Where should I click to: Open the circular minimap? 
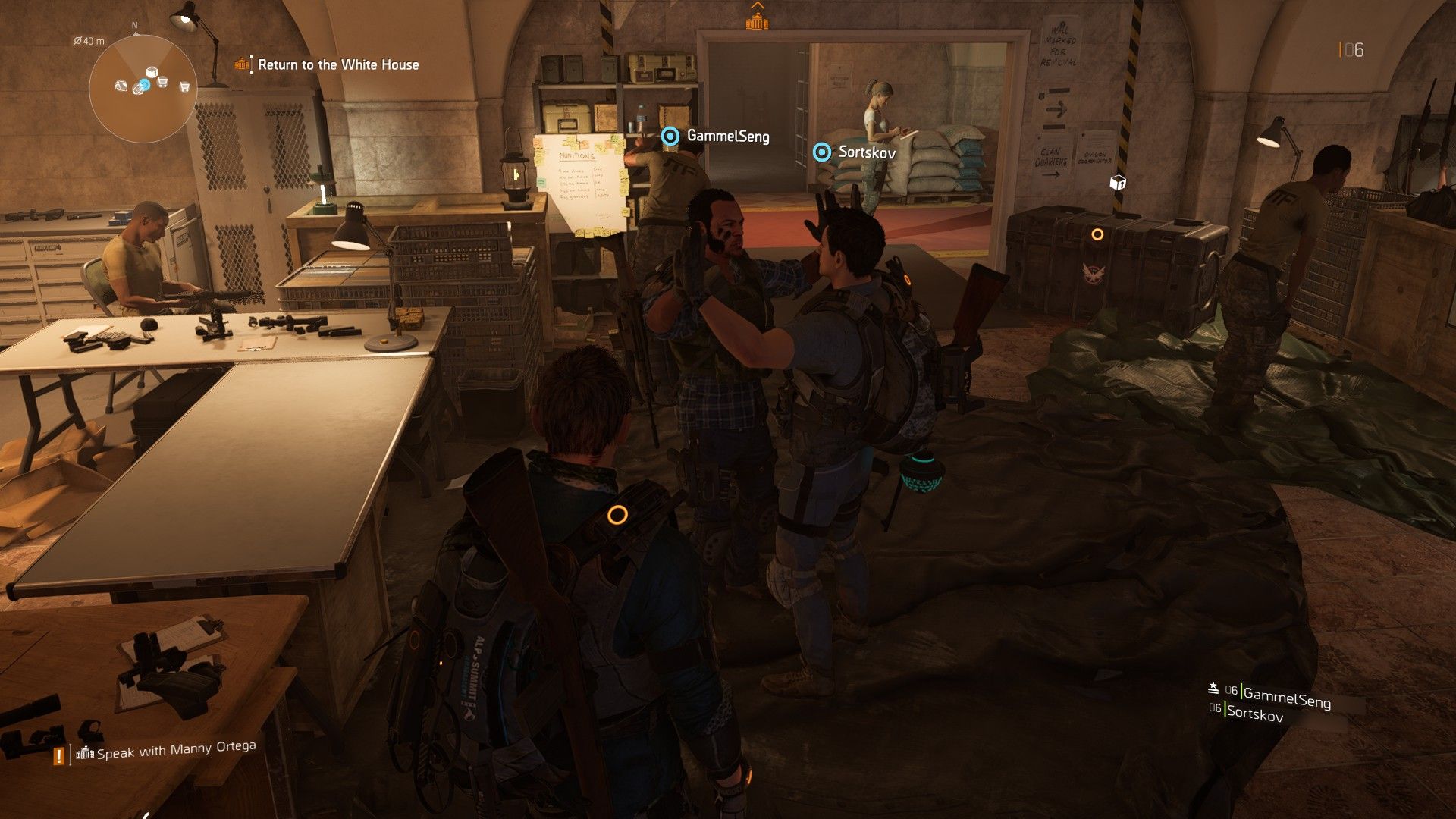(143, 88)
